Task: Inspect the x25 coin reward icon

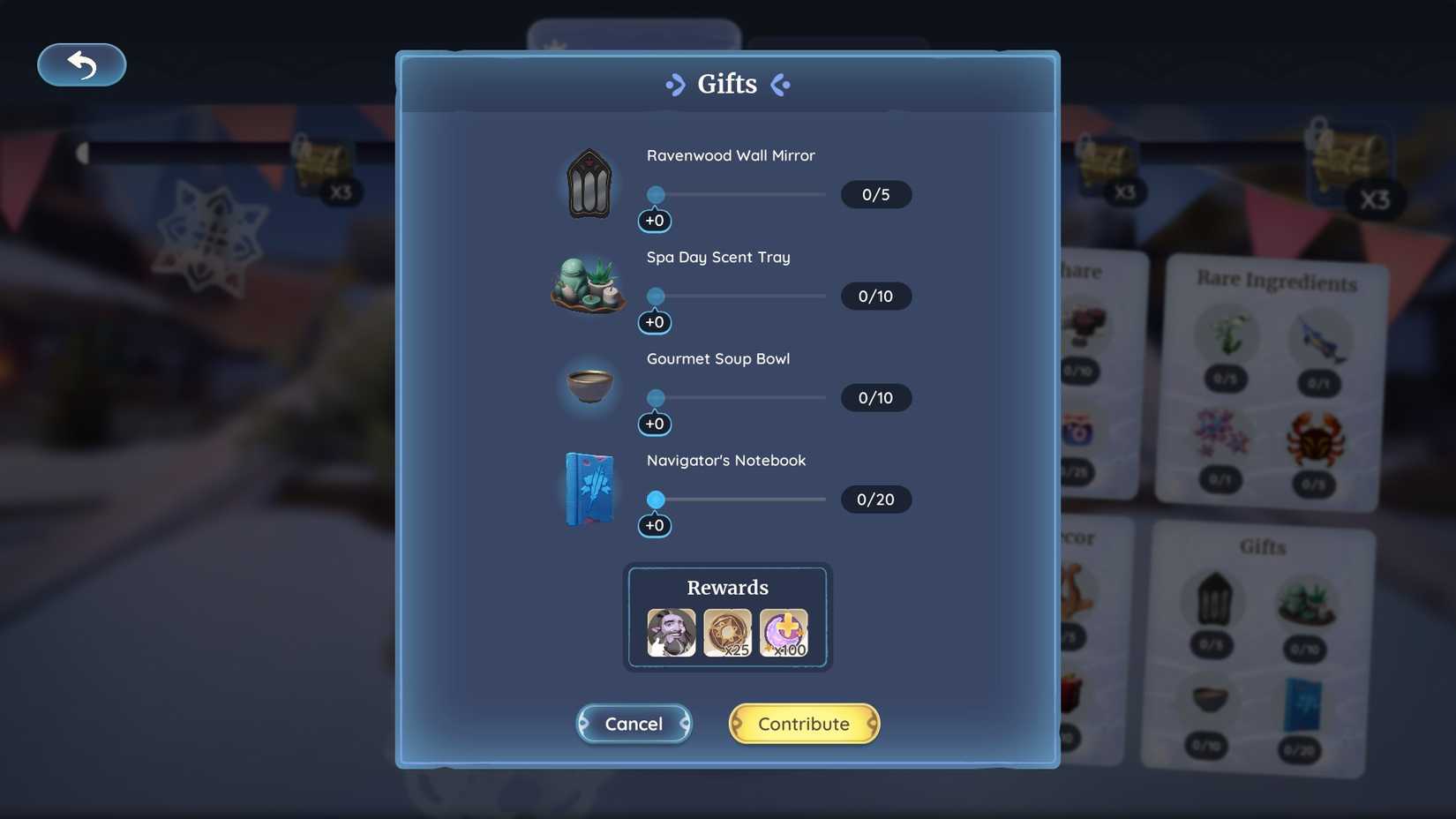Action: [727, 632]
